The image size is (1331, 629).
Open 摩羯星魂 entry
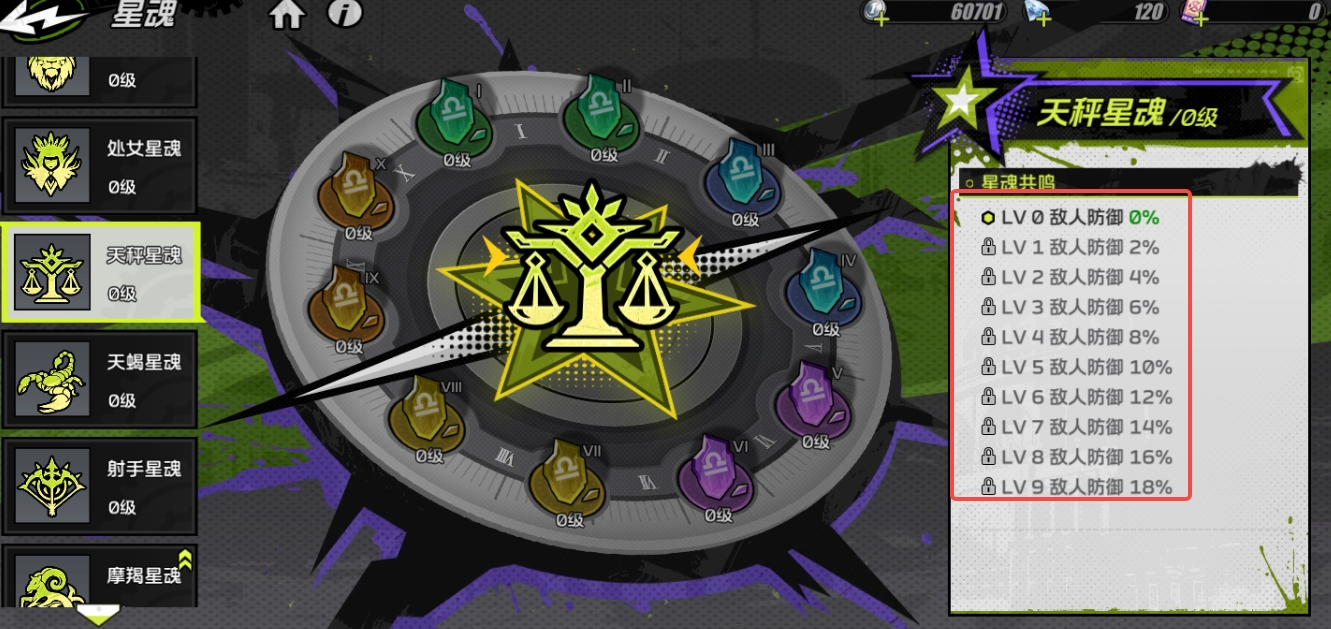pyautogui.click(x=99, y=580)
